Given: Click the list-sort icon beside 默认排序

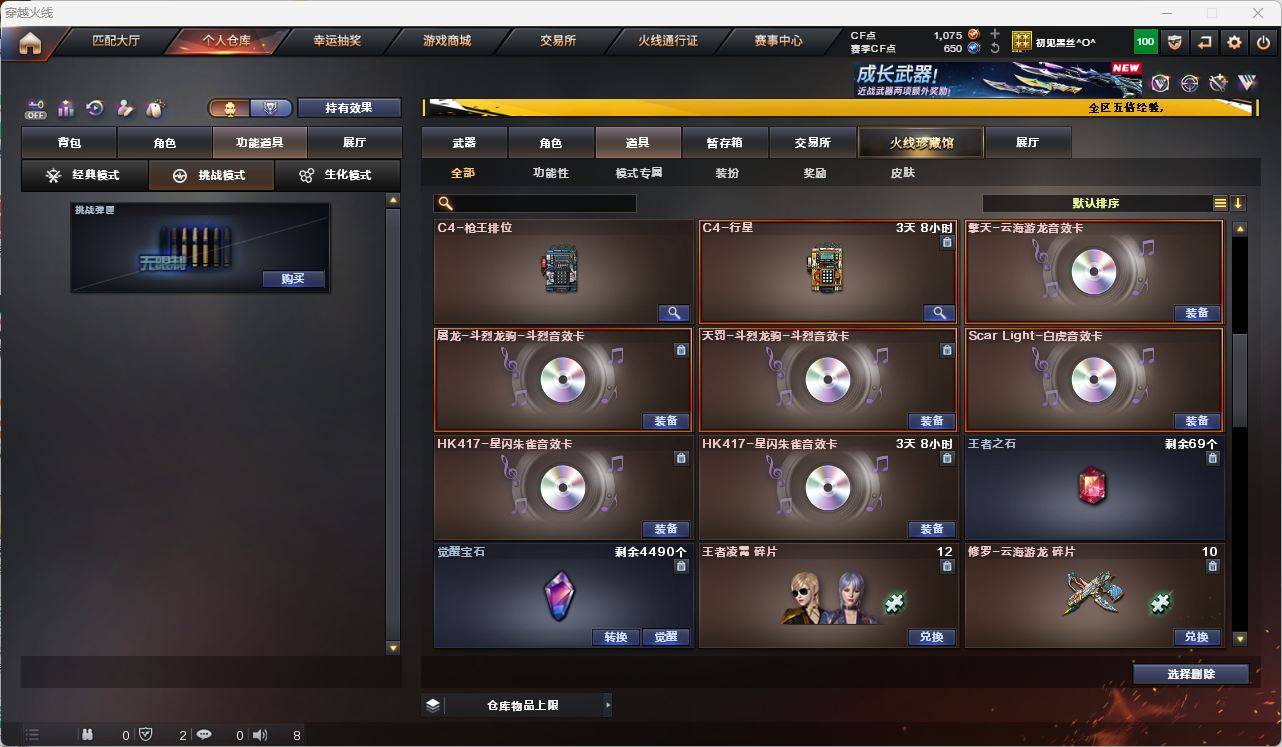Looking at the screenshot, I should [x=1220, y=202].
